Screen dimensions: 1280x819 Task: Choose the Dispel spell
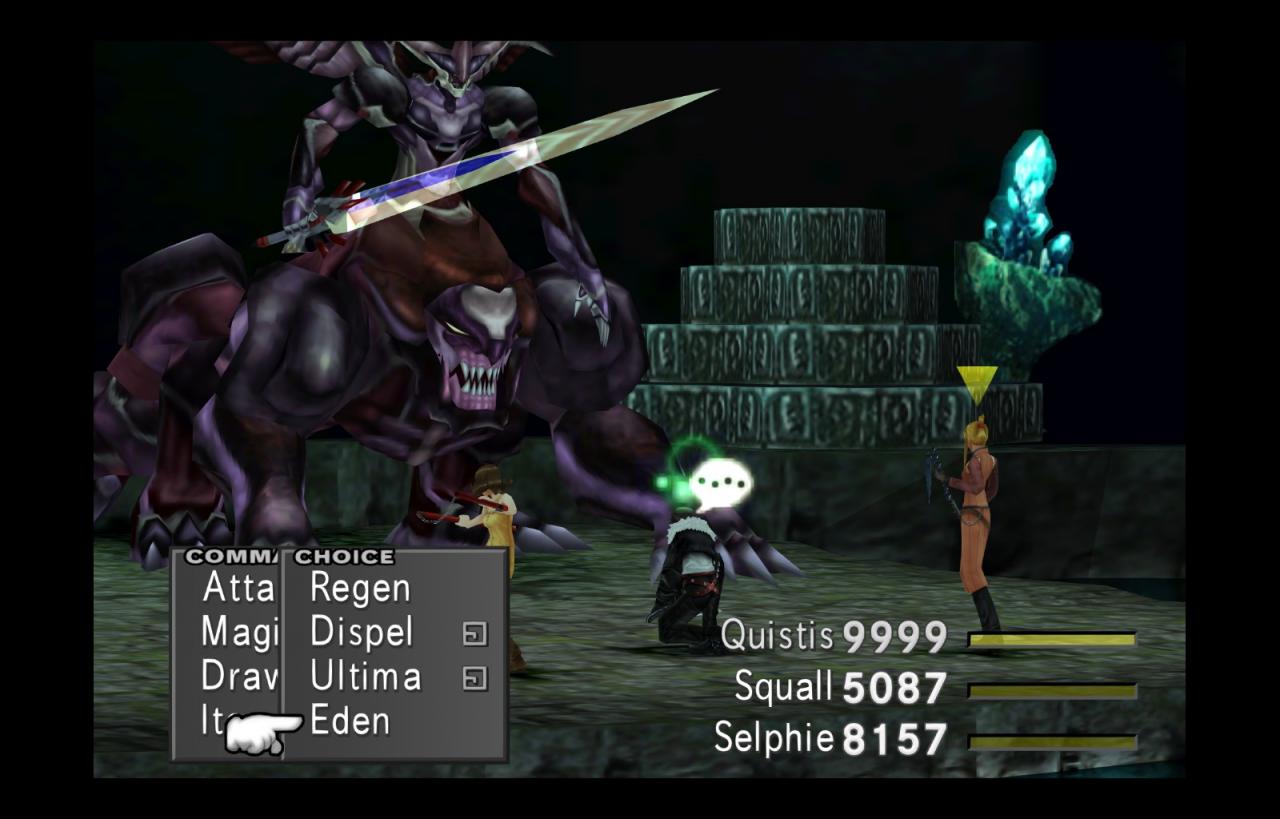[361, 632]
